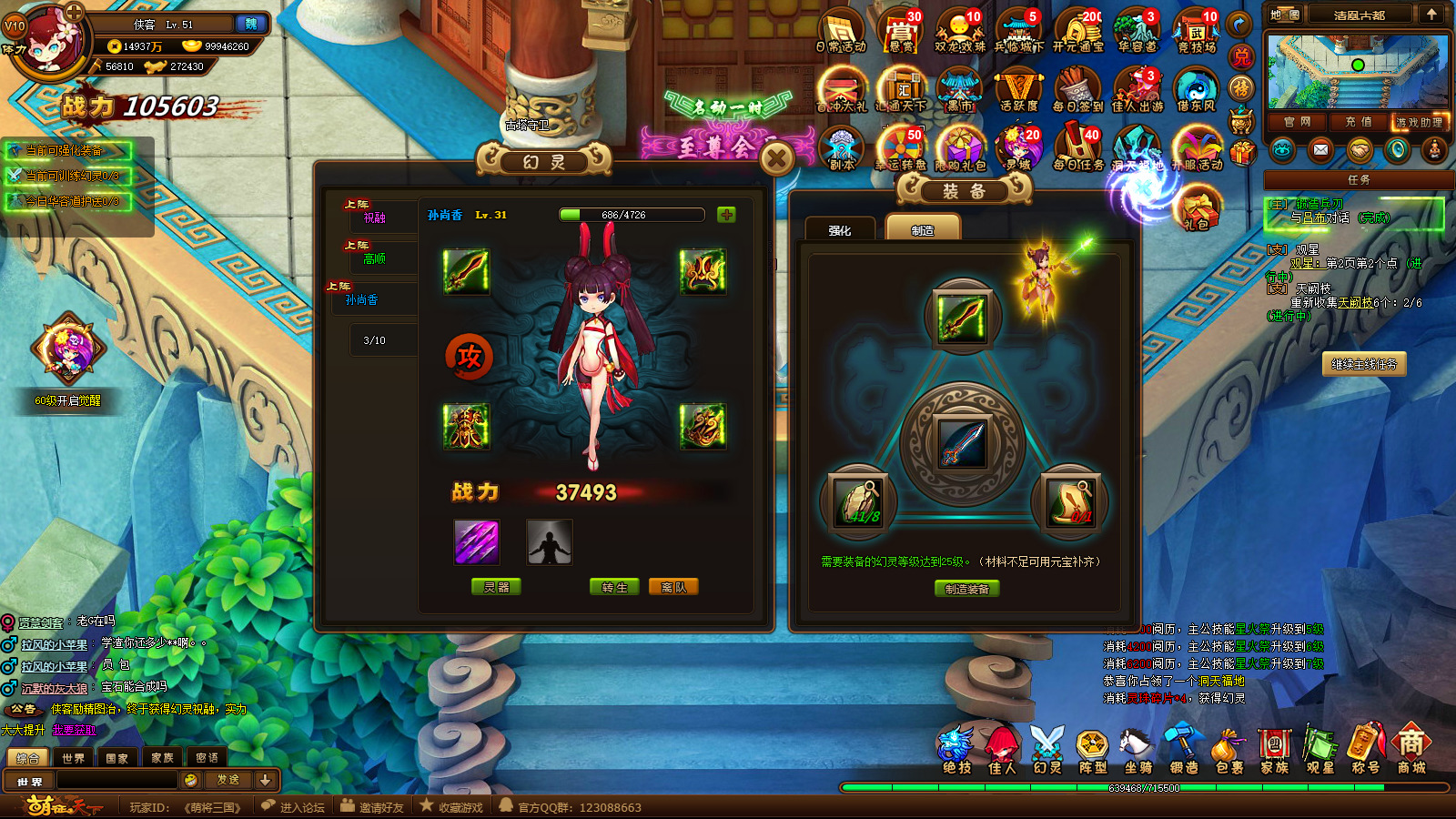Switch chat to the 世界 tab

pyautogui.click(x=73, y=757)
